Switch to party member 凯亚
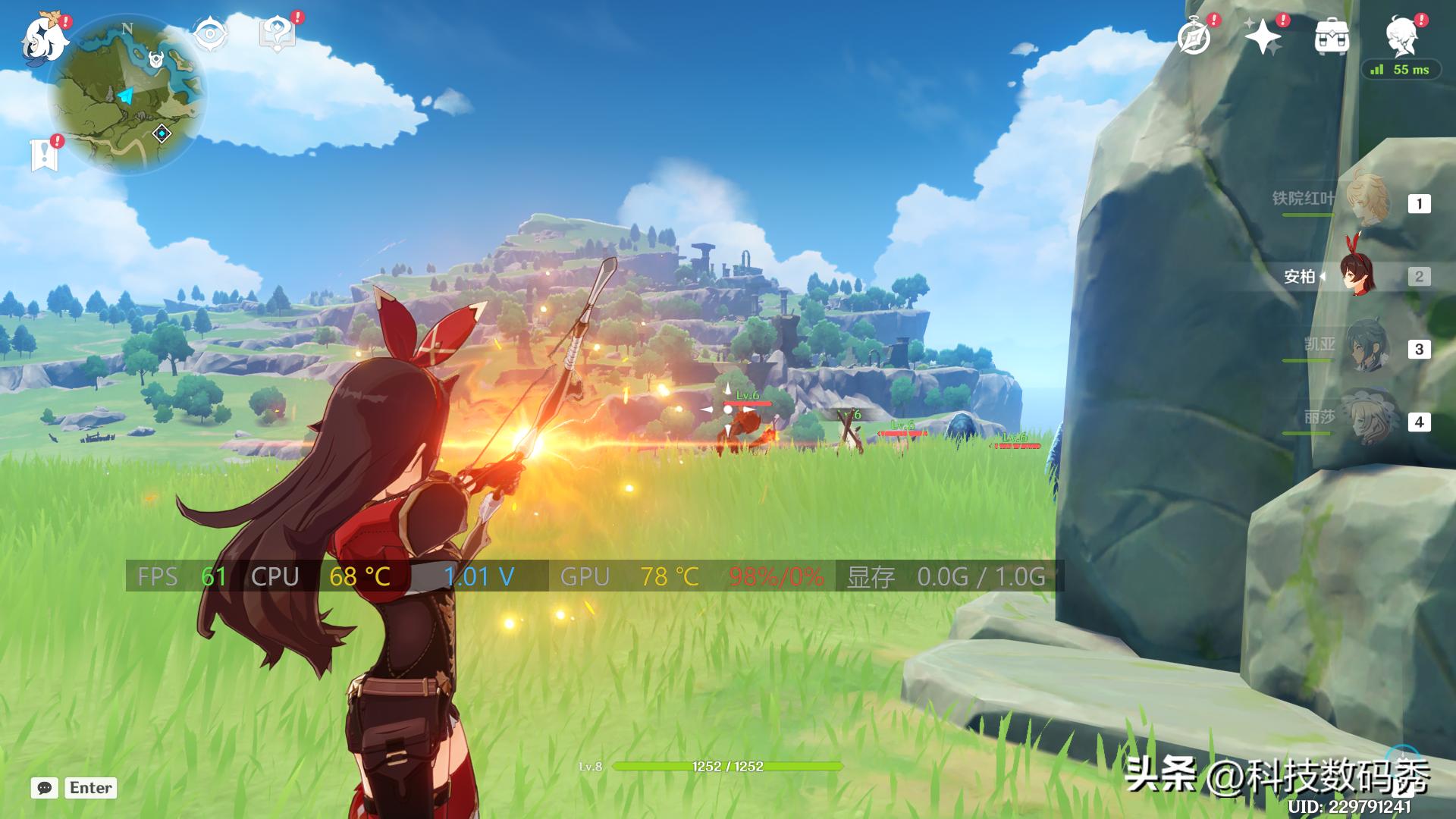The height and width of the screenshot is (819, 1456). [1367, 348]
